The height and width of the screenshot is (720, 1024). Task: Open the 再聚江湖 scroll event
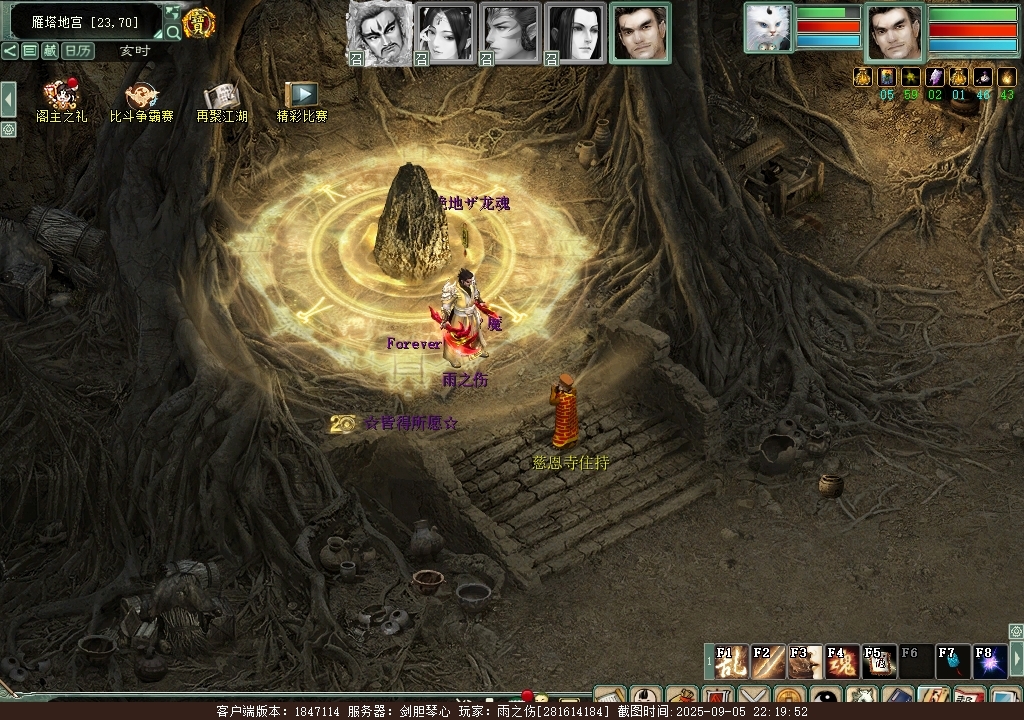(x=221, y=96)
